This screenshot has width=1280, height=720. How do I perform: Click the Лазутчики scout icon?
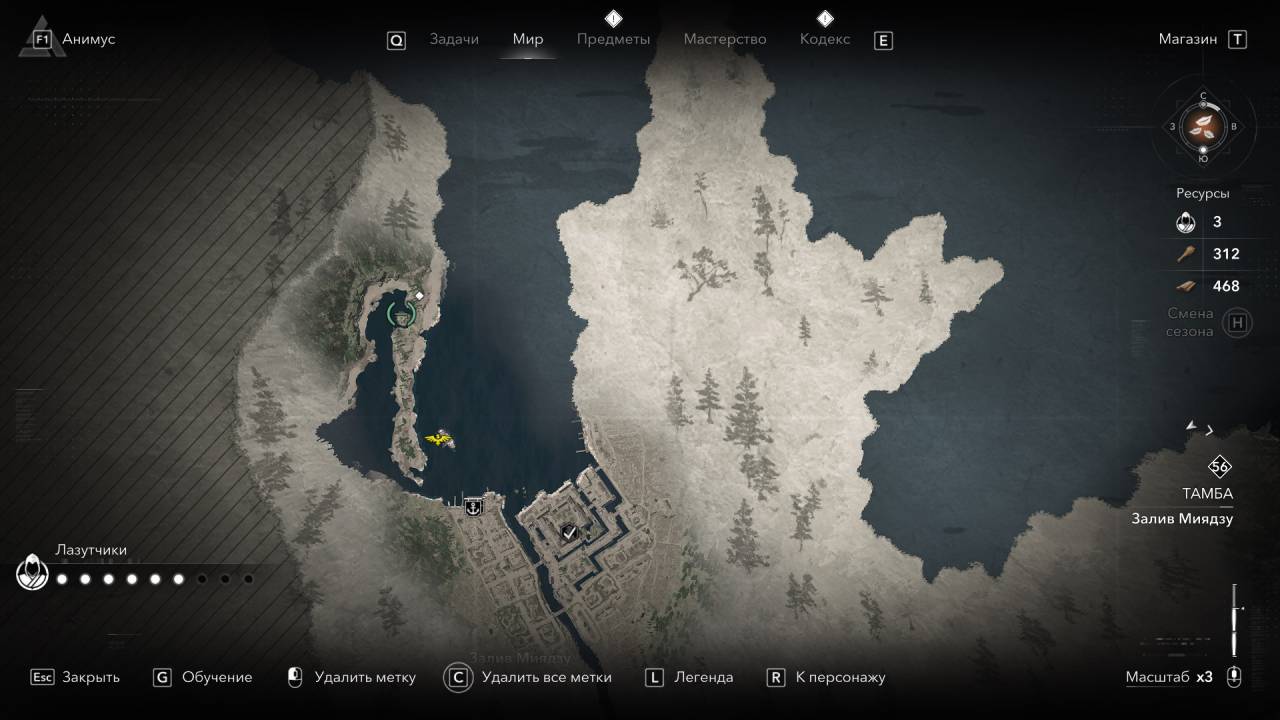(33, 573)
